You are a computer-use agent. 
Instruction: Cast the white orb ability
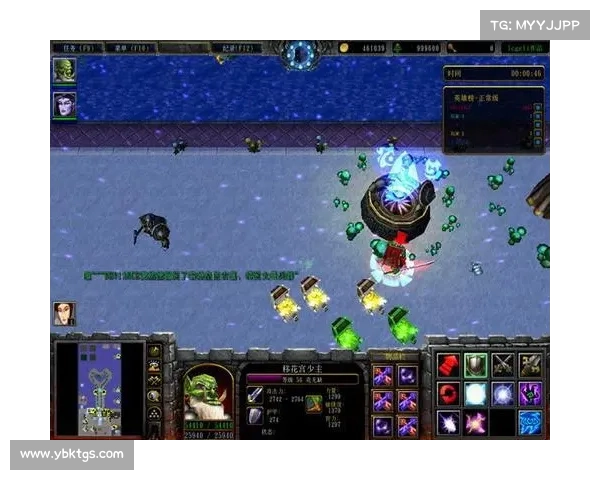tap(476, 393)
